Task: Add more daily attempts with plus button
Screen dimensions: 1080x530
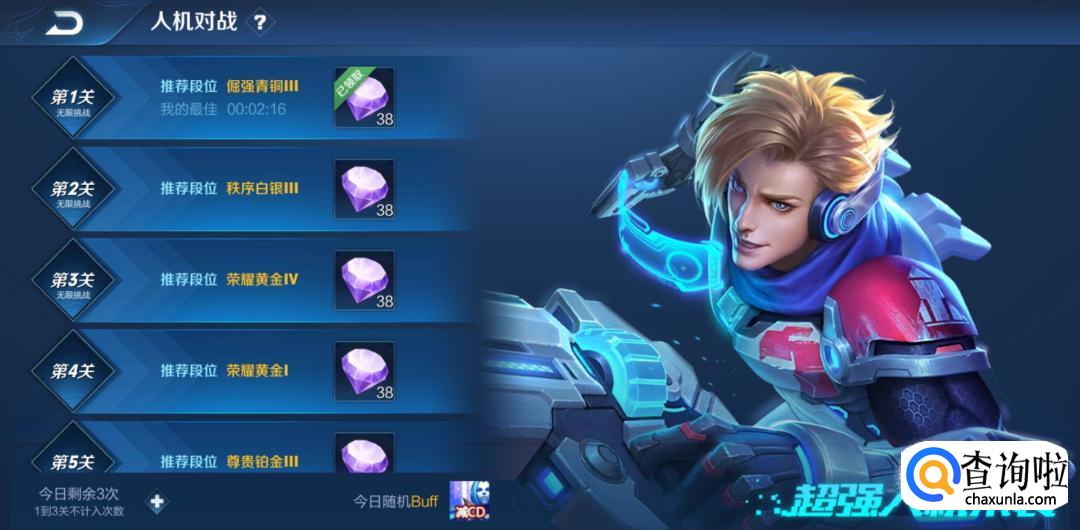Action: point(156,501)
